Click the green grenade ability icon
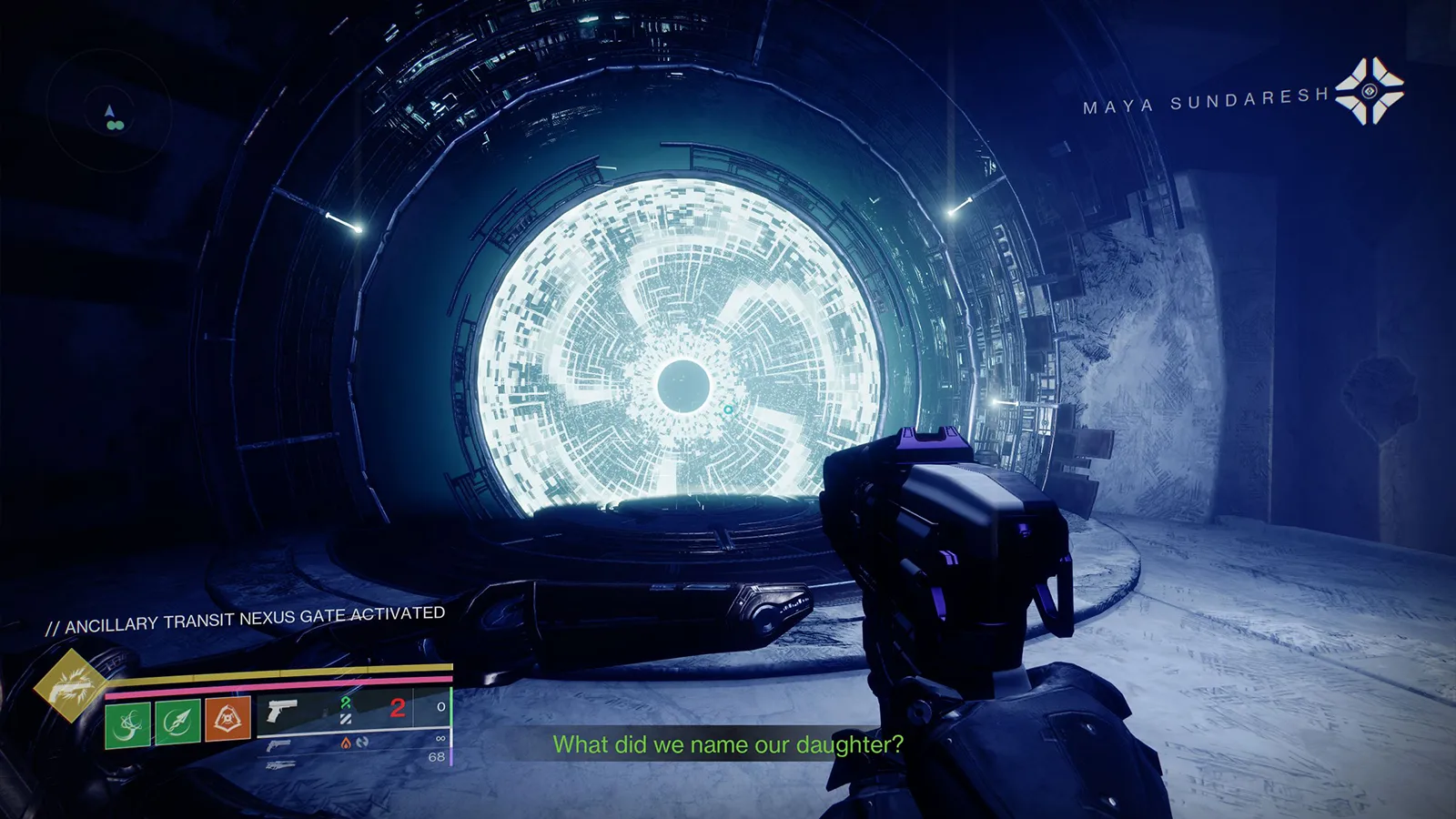The width and height of the screenshot is (1456, 819). pyautogui.click(x=129, y=723)
